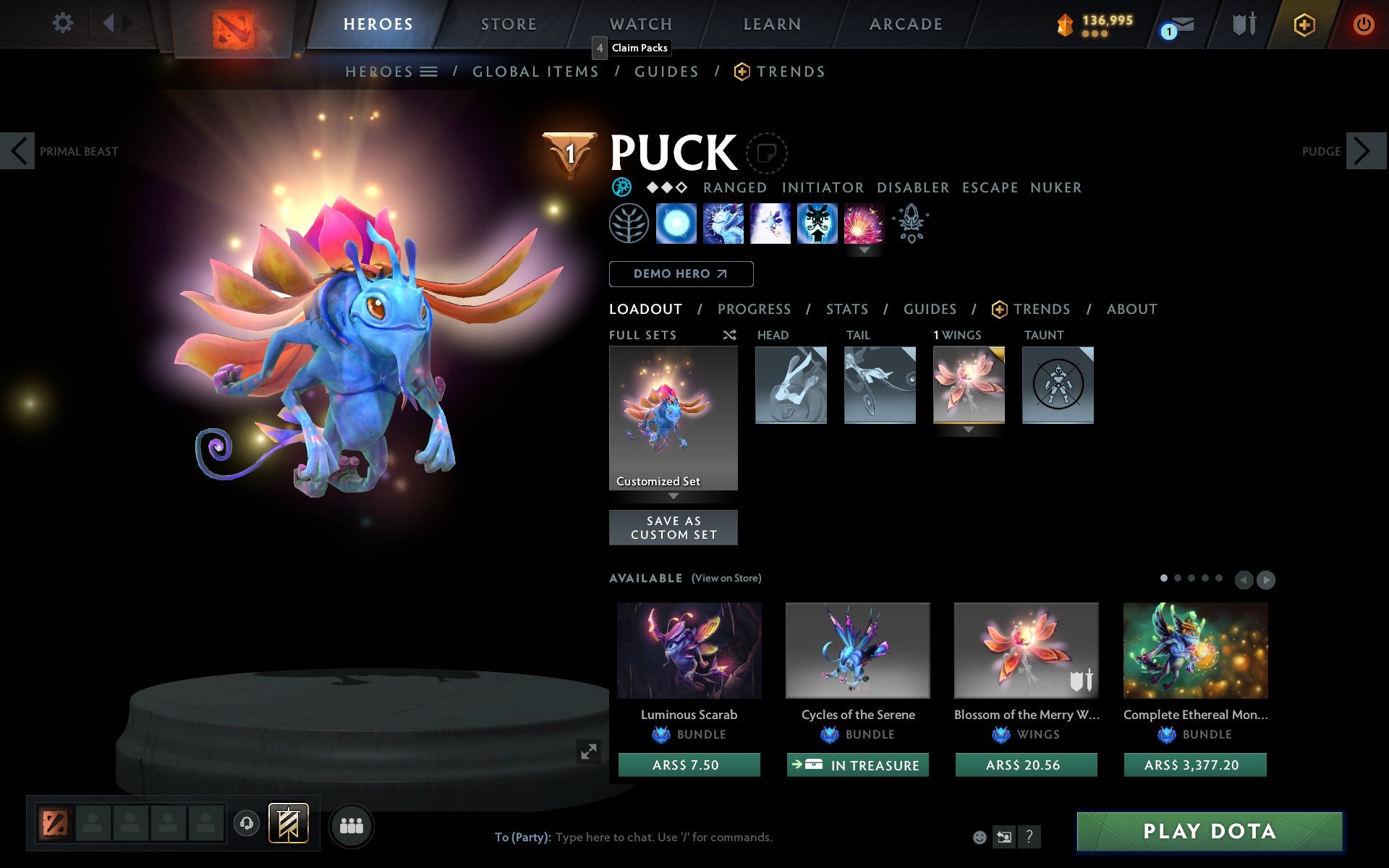Expand the Heroes hamburger menu
The image size is (1389, 868).
click(429, 72)
